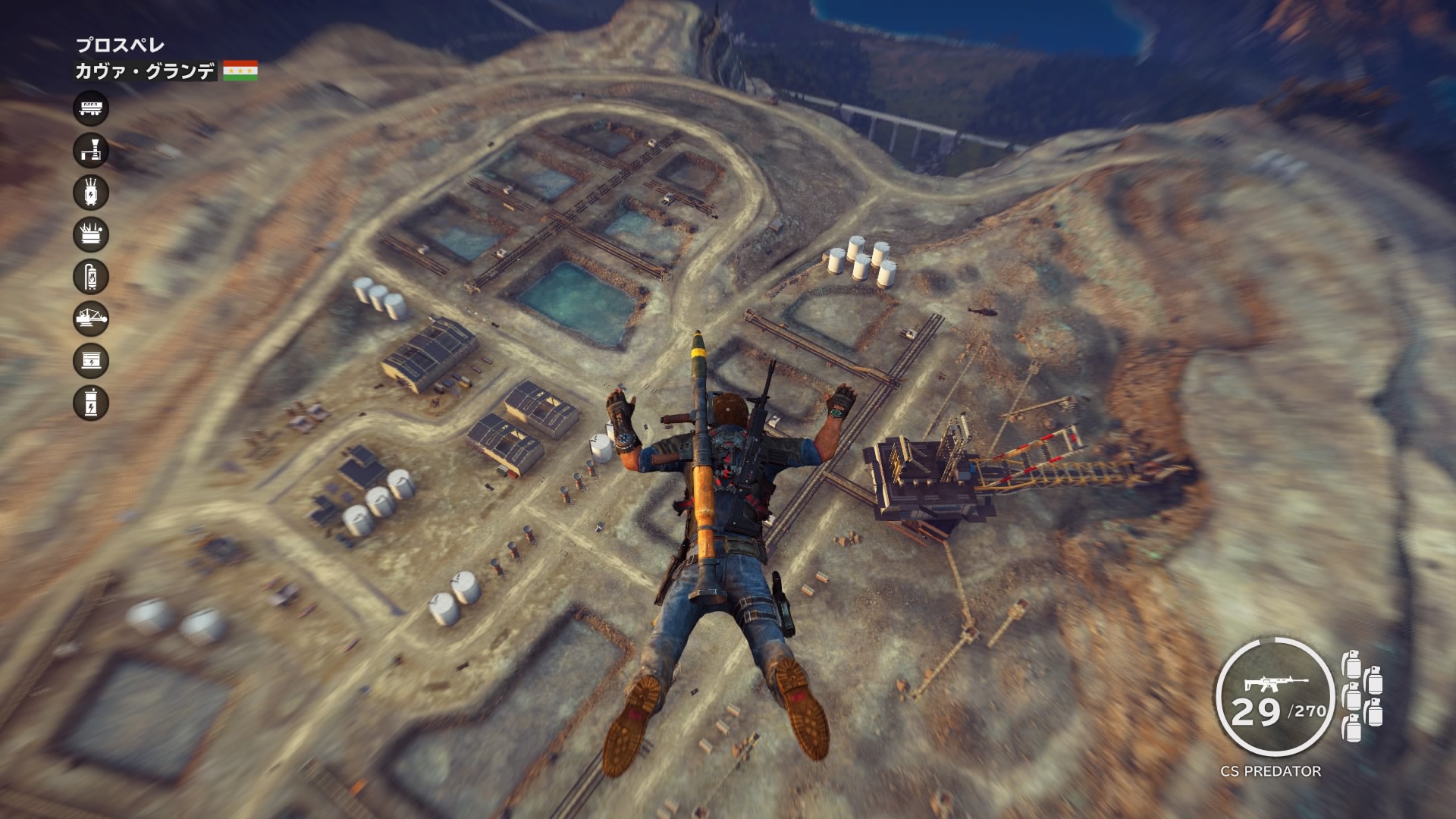
Task: Choose the battery with lightning bolt icon
Action: (91, 403)
